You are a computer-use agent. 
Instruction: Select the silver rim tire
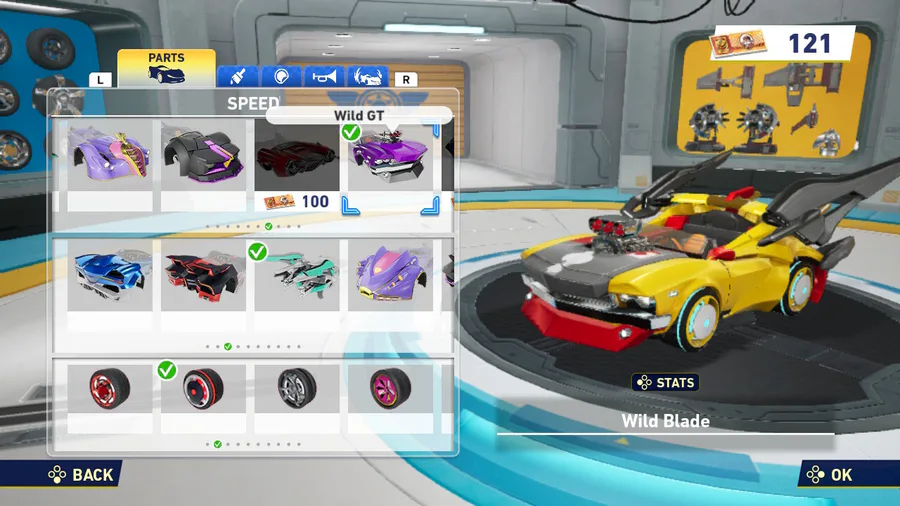(297, 390)
